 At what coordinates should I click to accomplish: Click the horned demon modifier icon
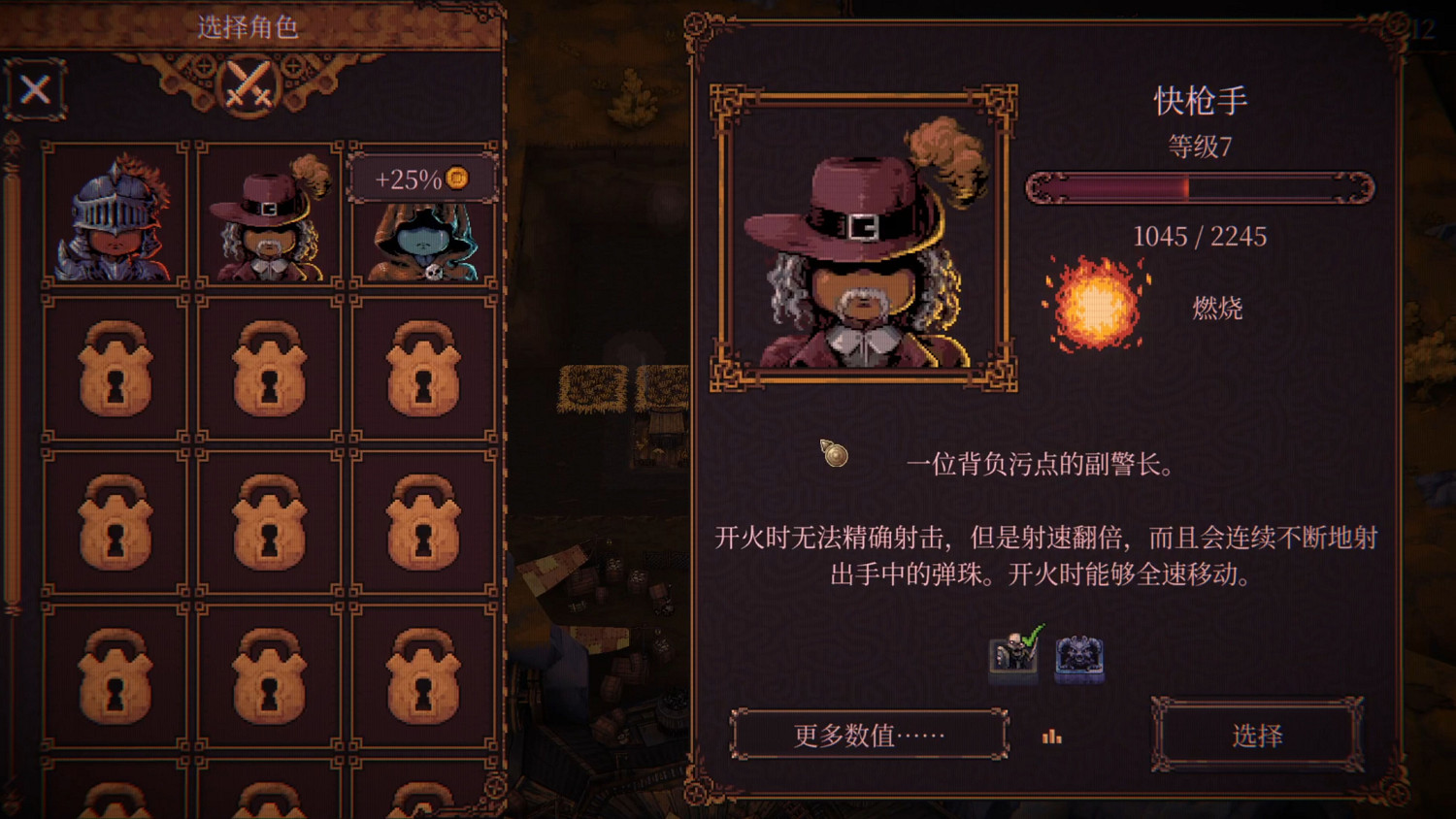tap(1080, 657)
